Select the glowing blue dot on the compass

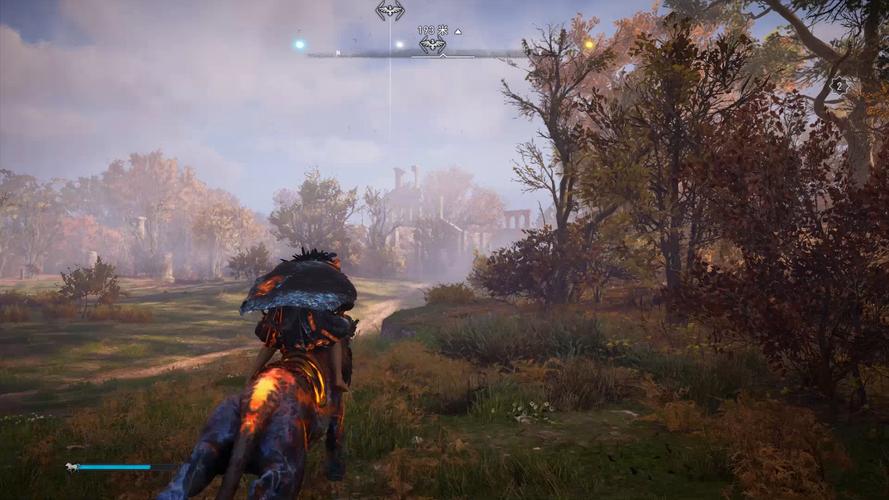pos(298,44)
